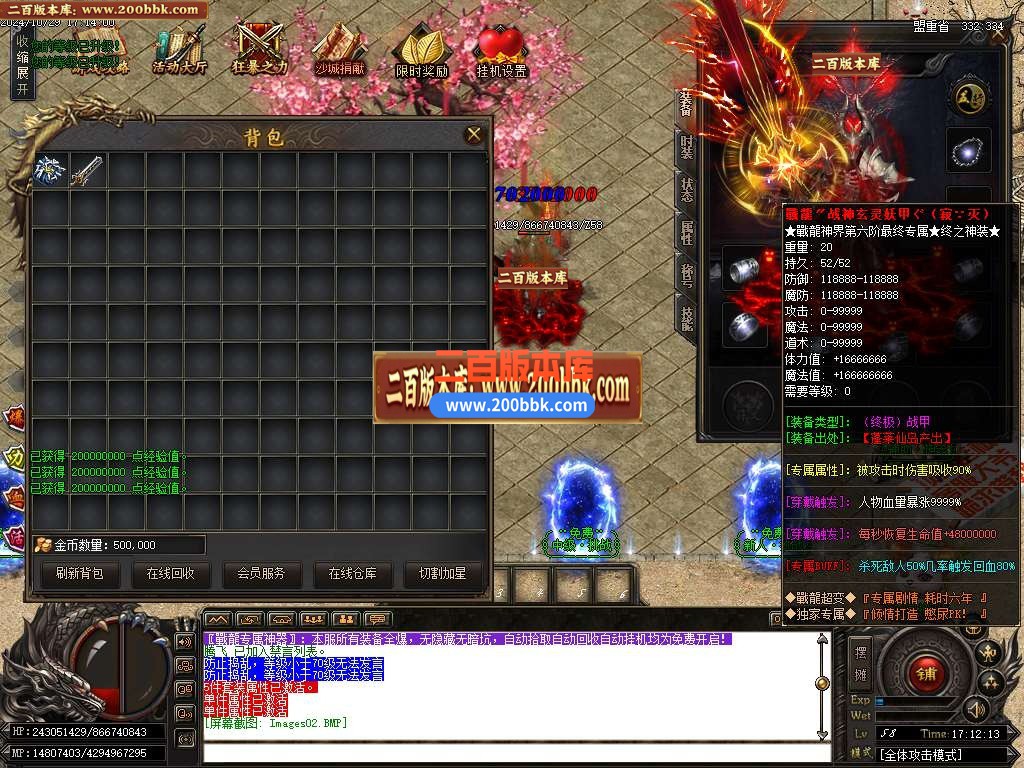Click the 刷新背包 refresh button
This screenshot has width=1024, height=768.
click(x=79, y=574)
